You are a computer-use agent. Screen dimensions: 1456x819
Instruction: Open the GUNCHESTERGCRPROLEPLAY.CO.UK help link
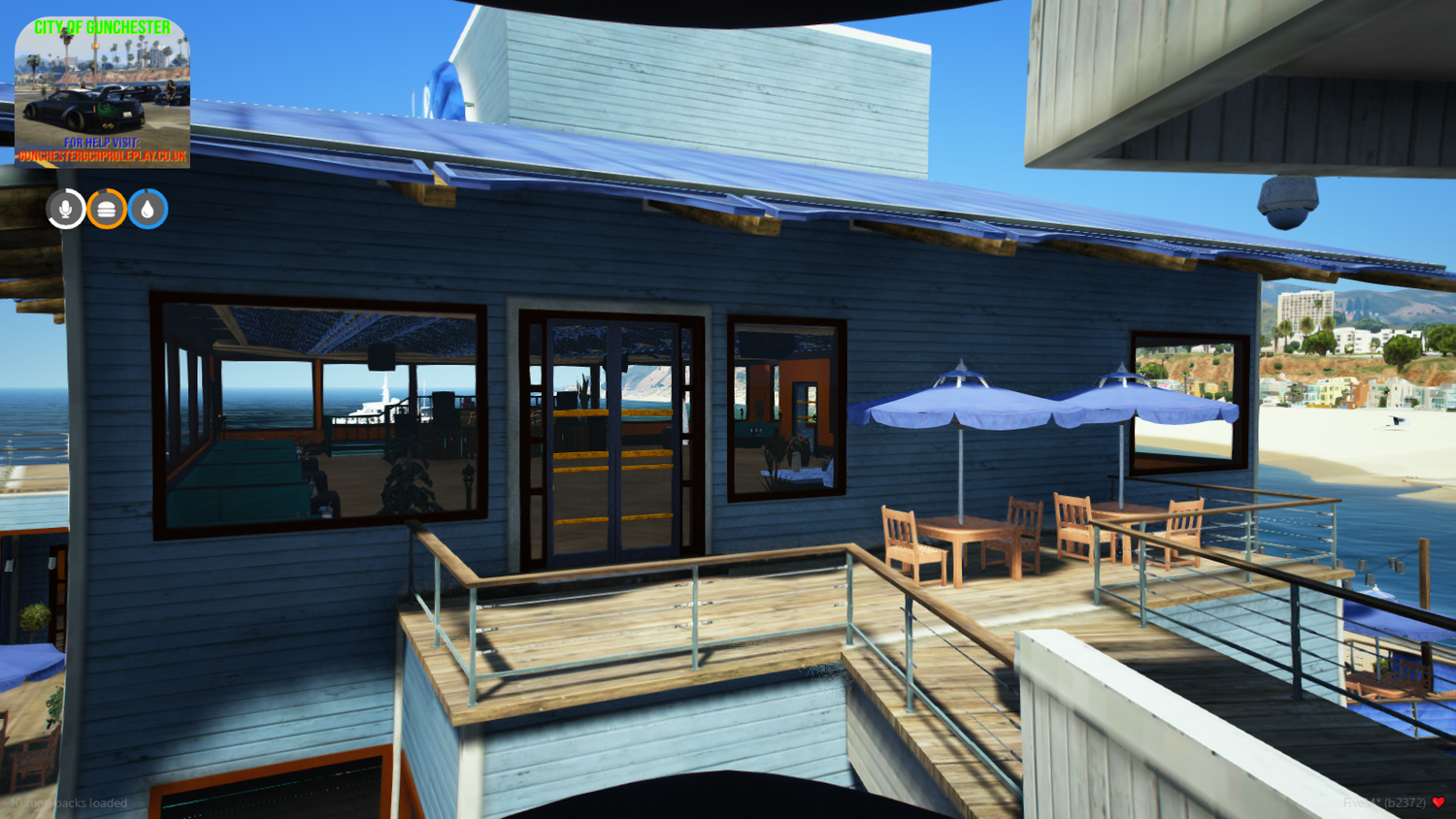(102, 155)
